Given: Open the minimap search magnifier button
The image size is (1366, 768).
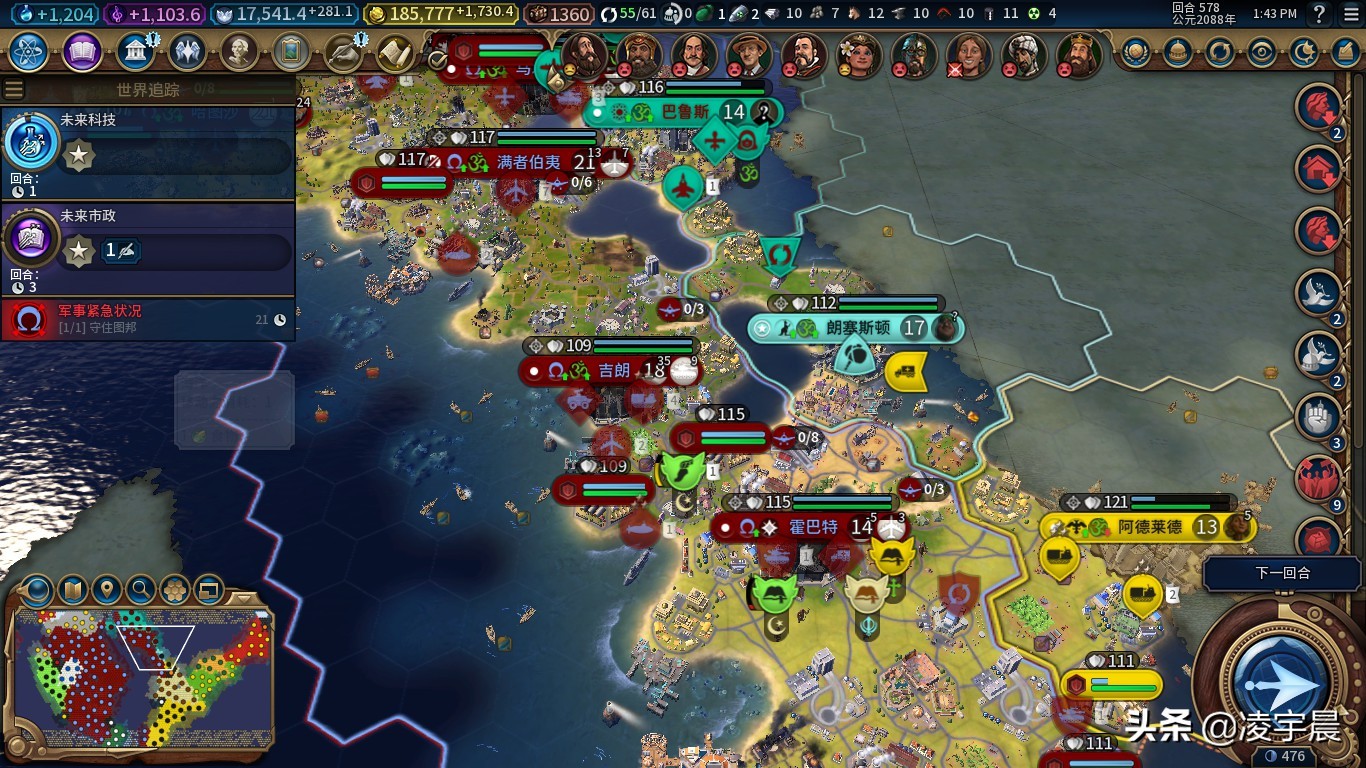Looking at the screenshot, I should pyautogui.click(x=141, y=590).
